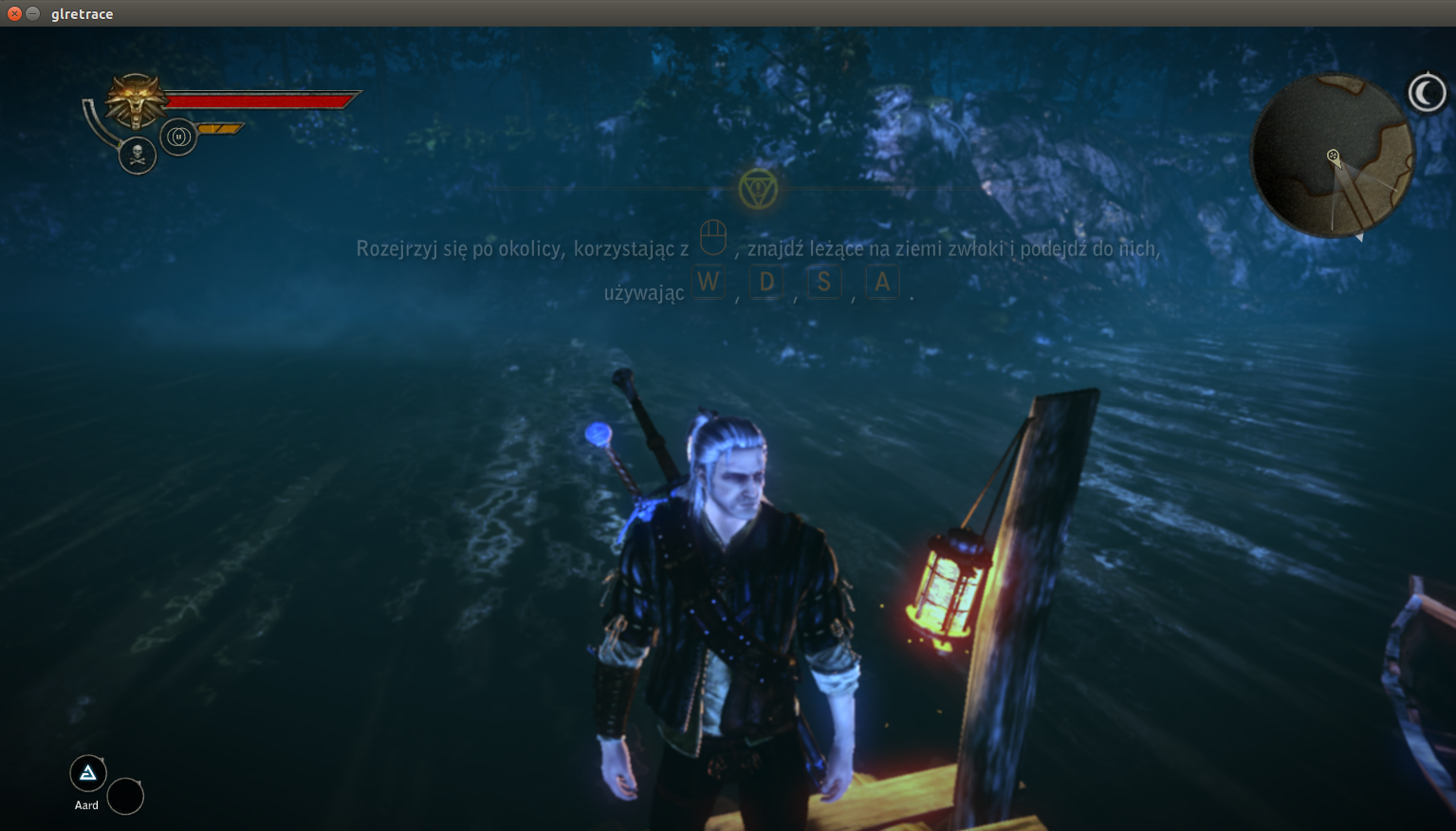Click the skull and crossbones icon
This screenshot has width=1456, height=831.
pos(138,155)
